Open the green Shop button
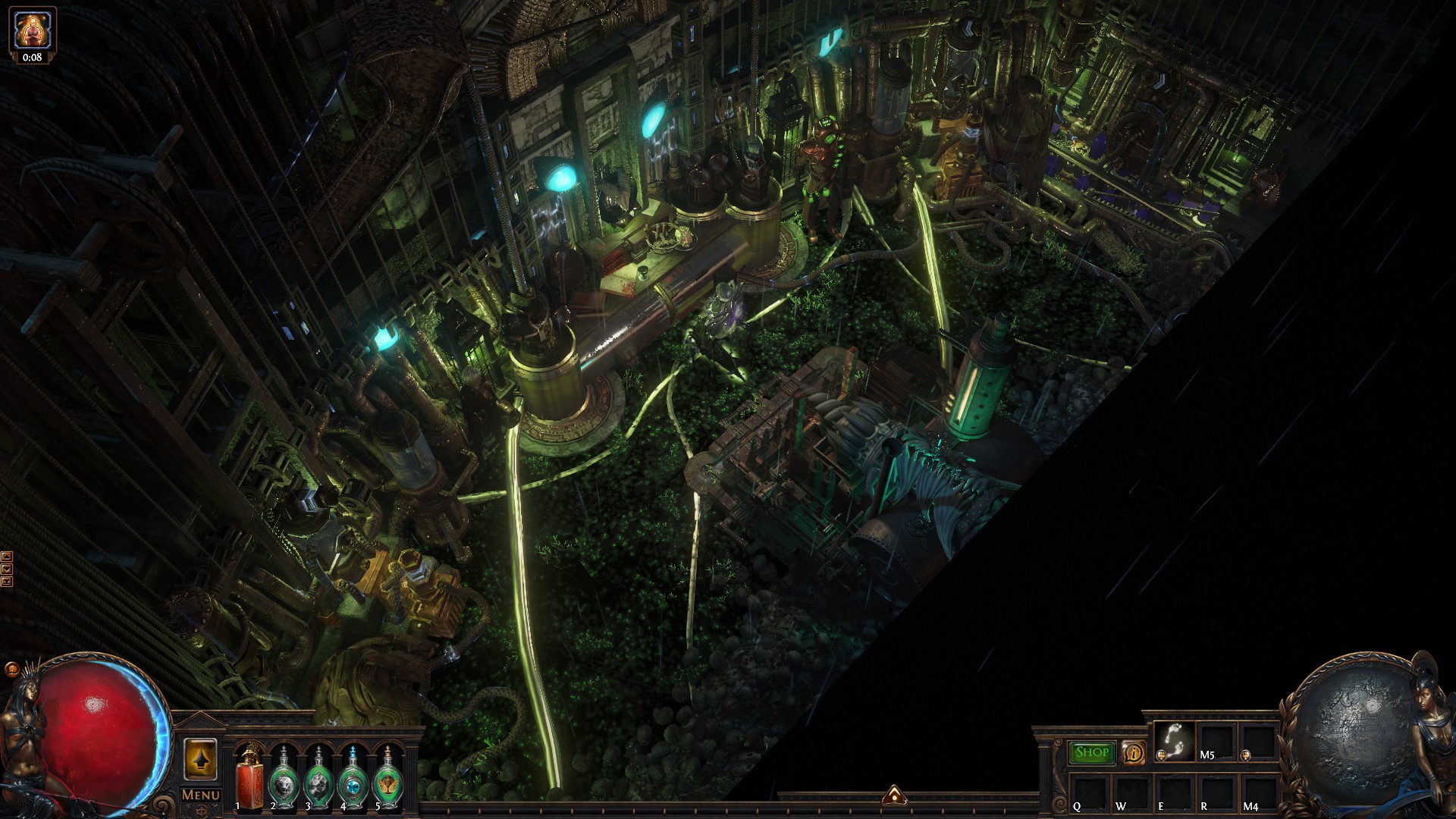 pyautogui.click(x=1092, y=752)
